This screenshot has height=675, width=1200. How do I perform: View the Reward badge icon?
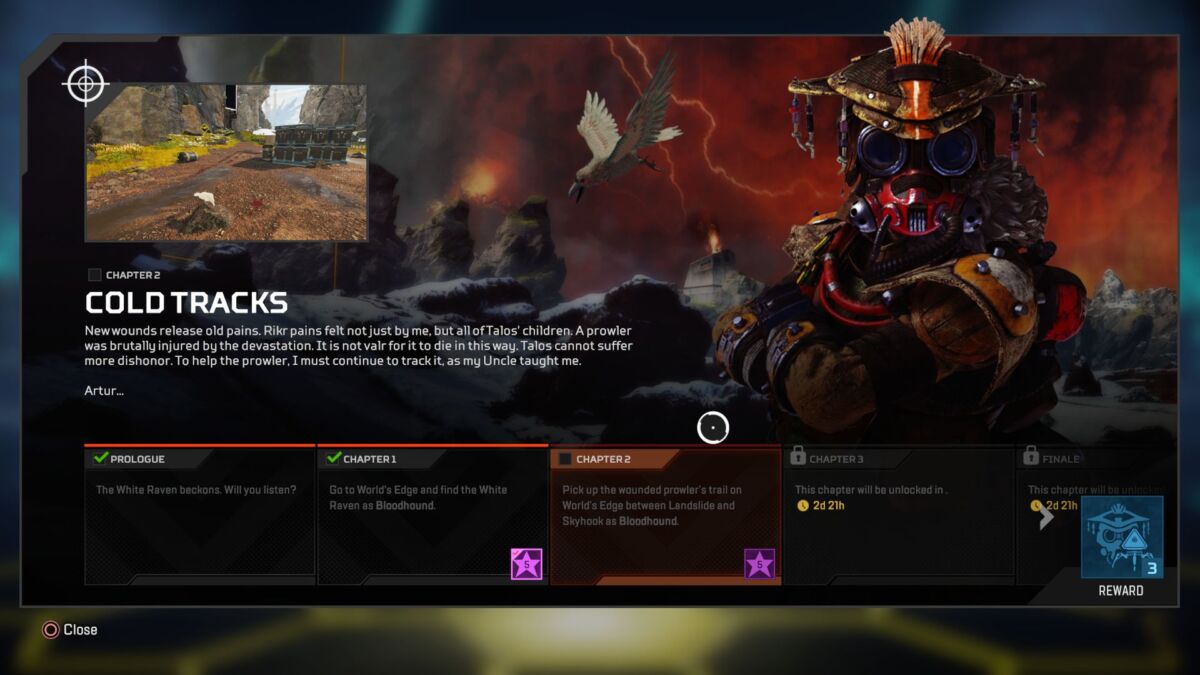[x=1121, y=537]
